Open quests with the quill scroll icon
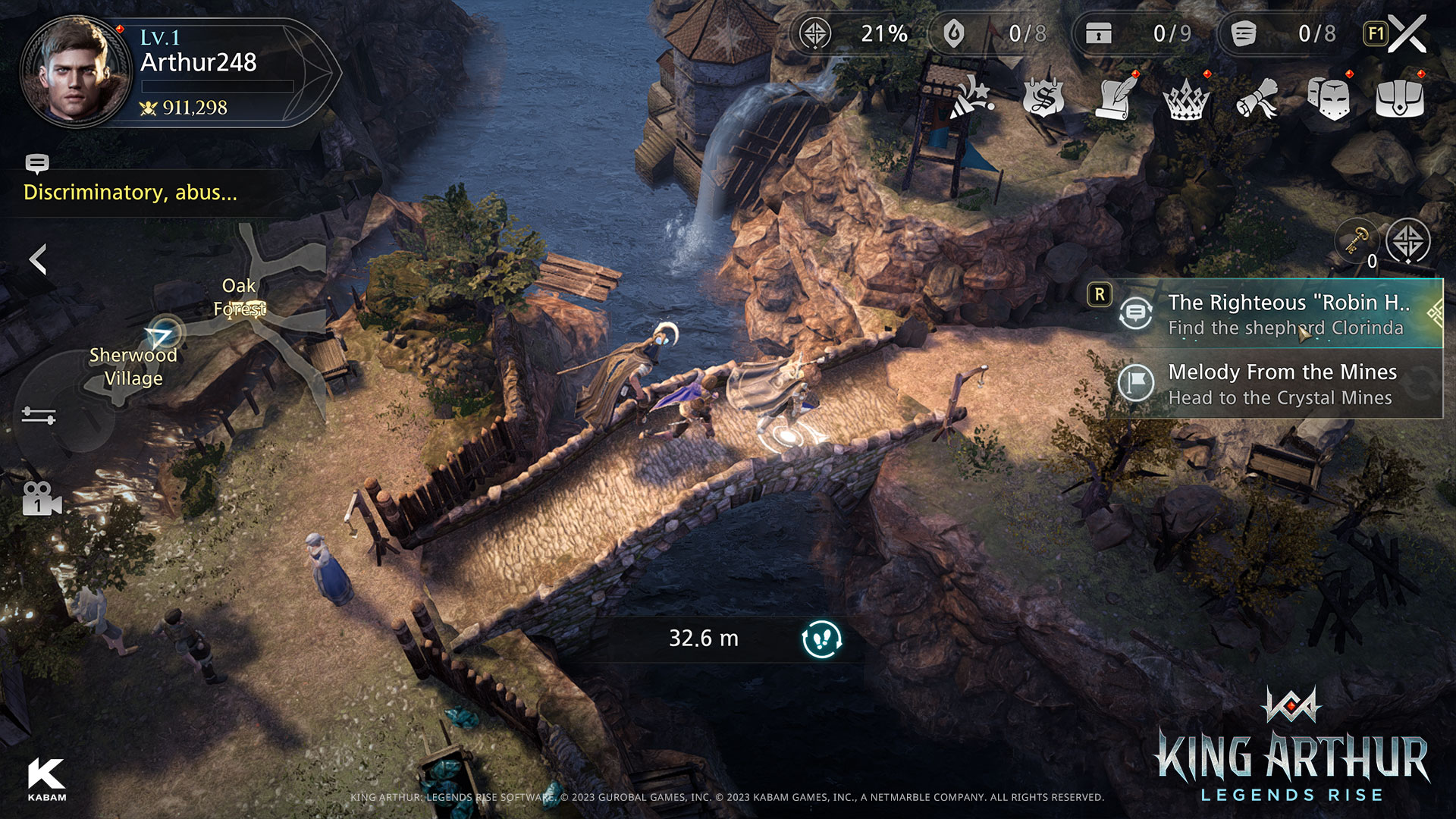Screen dimensions: 1456x819 1113,99
